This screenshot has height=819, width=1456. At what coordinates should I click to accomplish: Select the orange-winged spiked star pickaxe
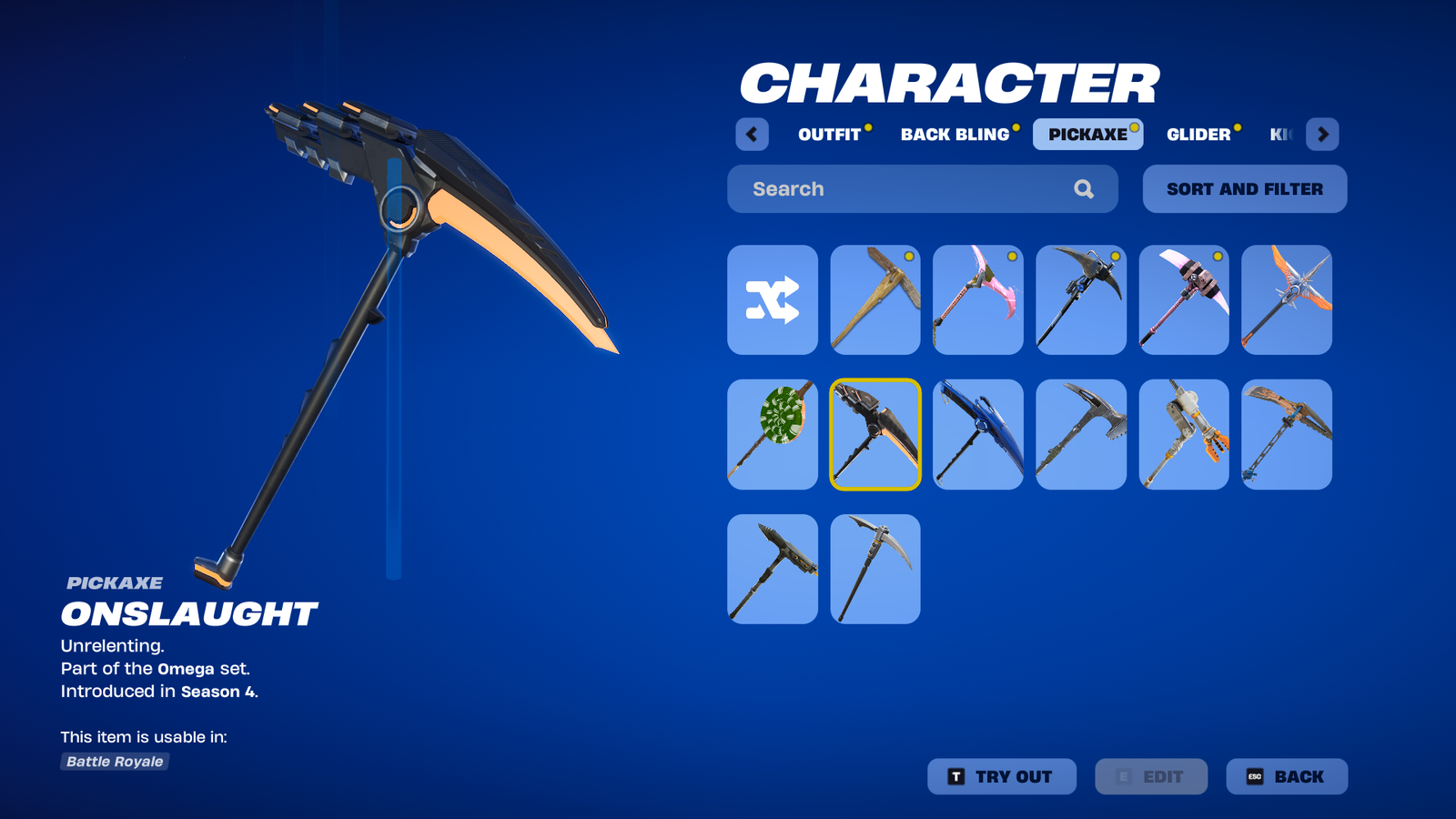click(1287, 300)
